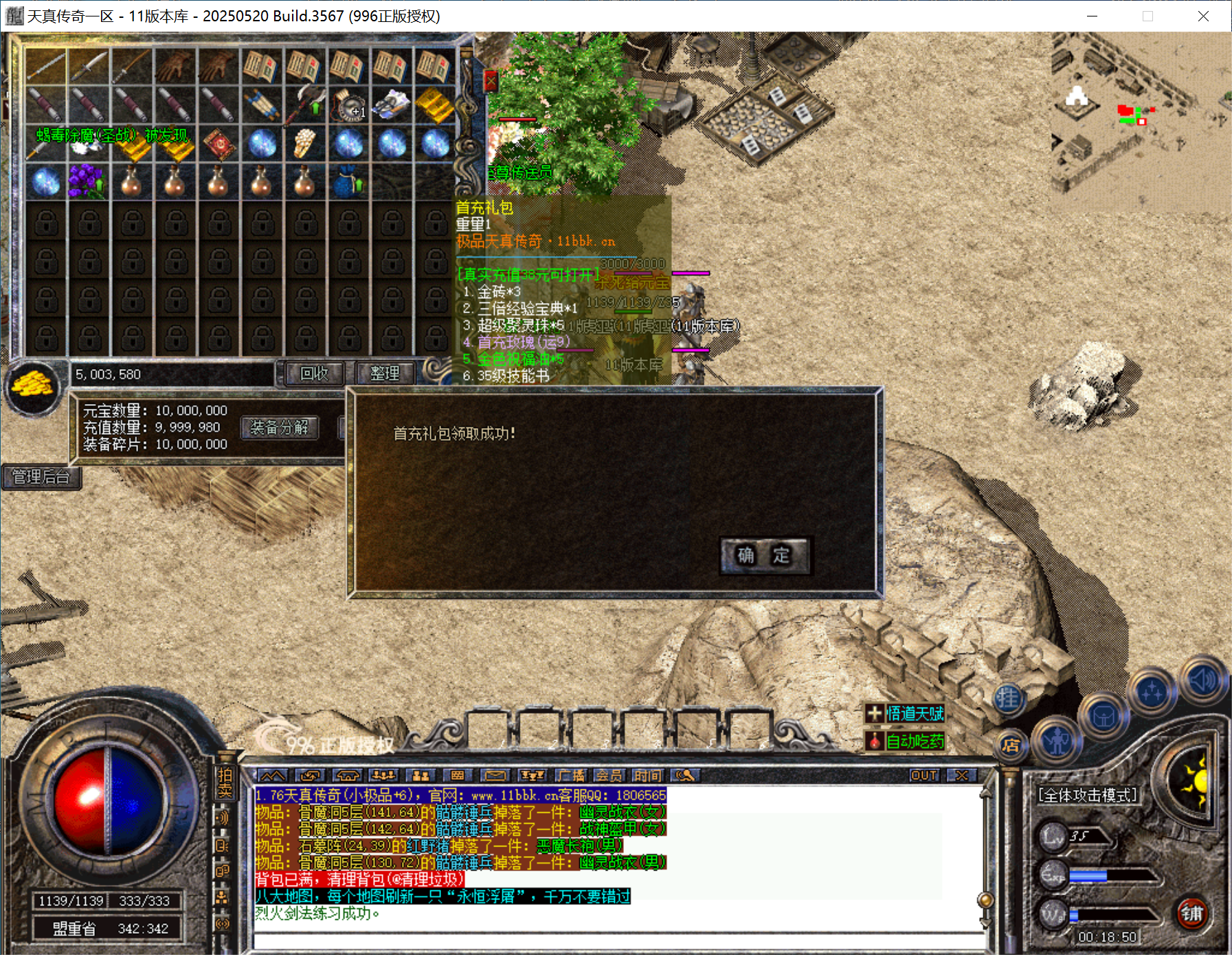Select the battle axe item in the bag

tap(305, 104)
